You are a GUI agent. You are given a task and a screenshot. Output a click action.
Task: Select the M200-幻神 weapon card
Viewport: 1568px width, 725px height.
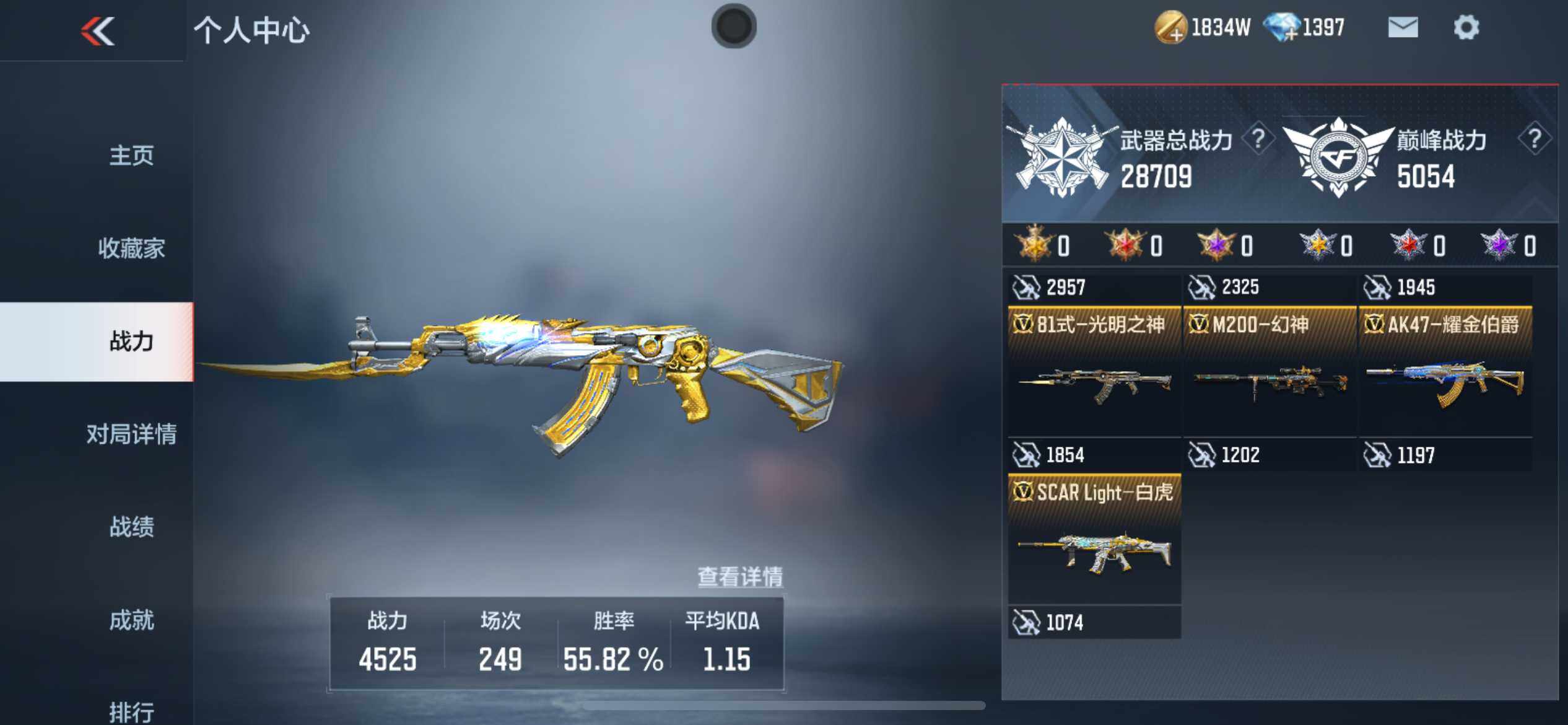[1270, 372]
